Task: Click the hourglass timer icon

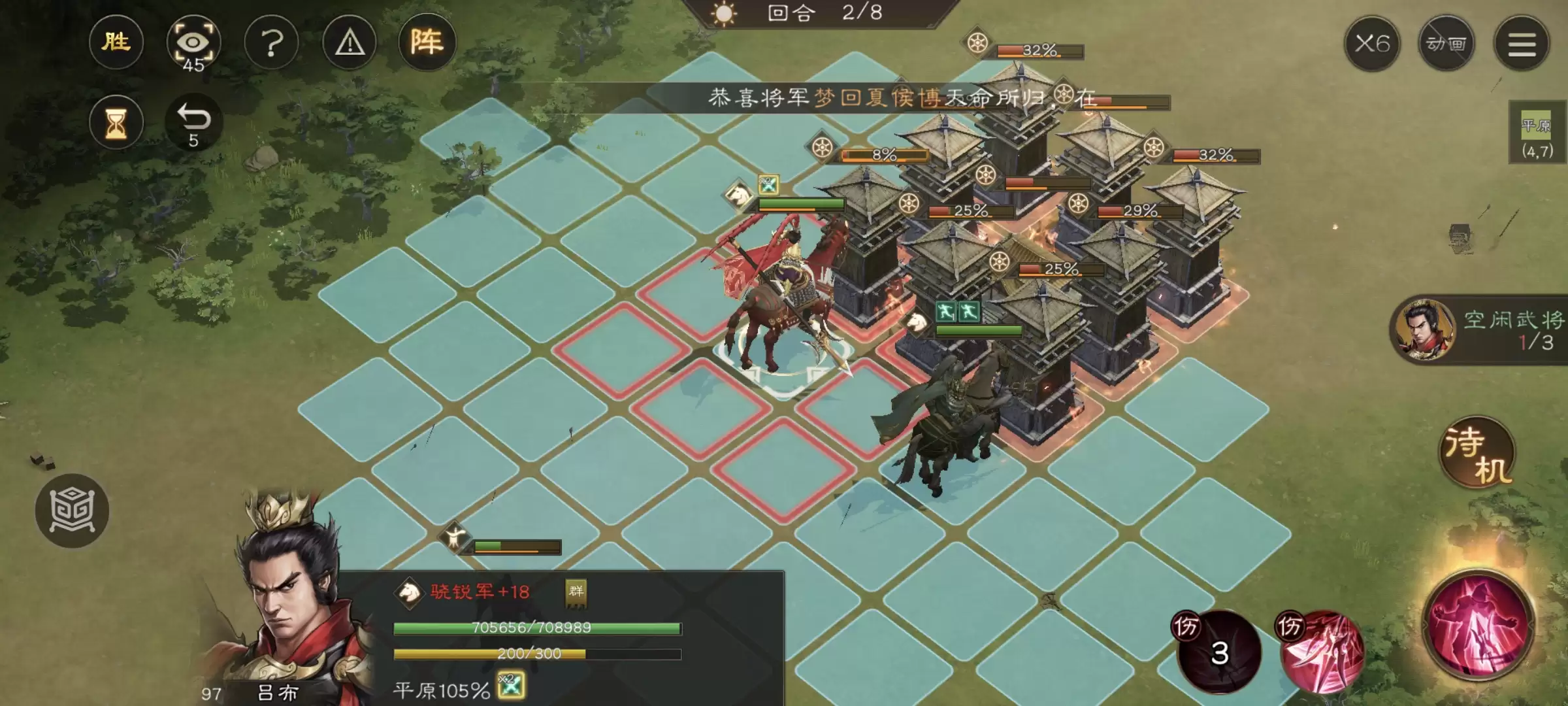Action: point(116,124)
